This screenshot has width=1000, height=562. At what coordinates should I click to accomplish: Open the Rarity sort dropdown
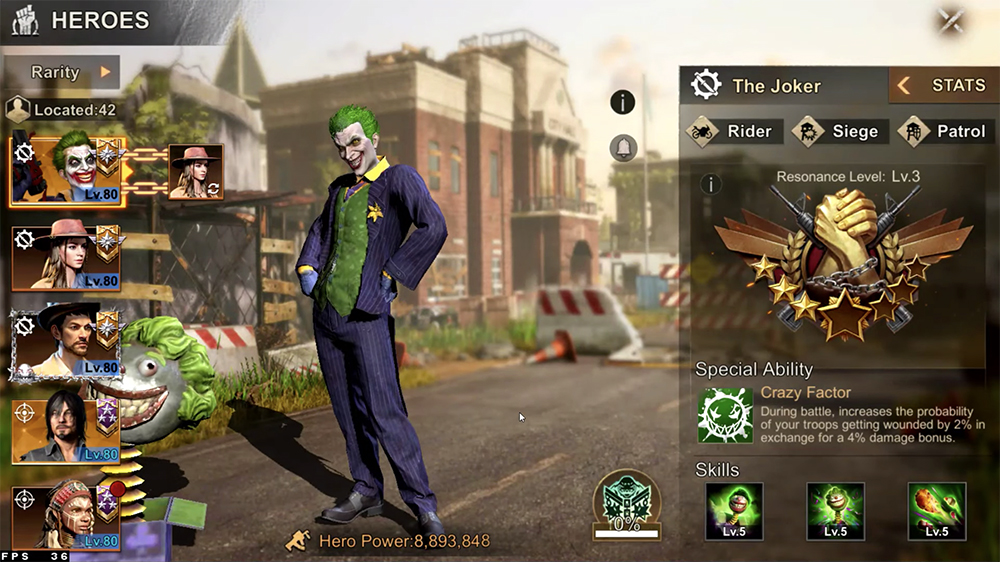pyautogui.click(x=61, y=72)
